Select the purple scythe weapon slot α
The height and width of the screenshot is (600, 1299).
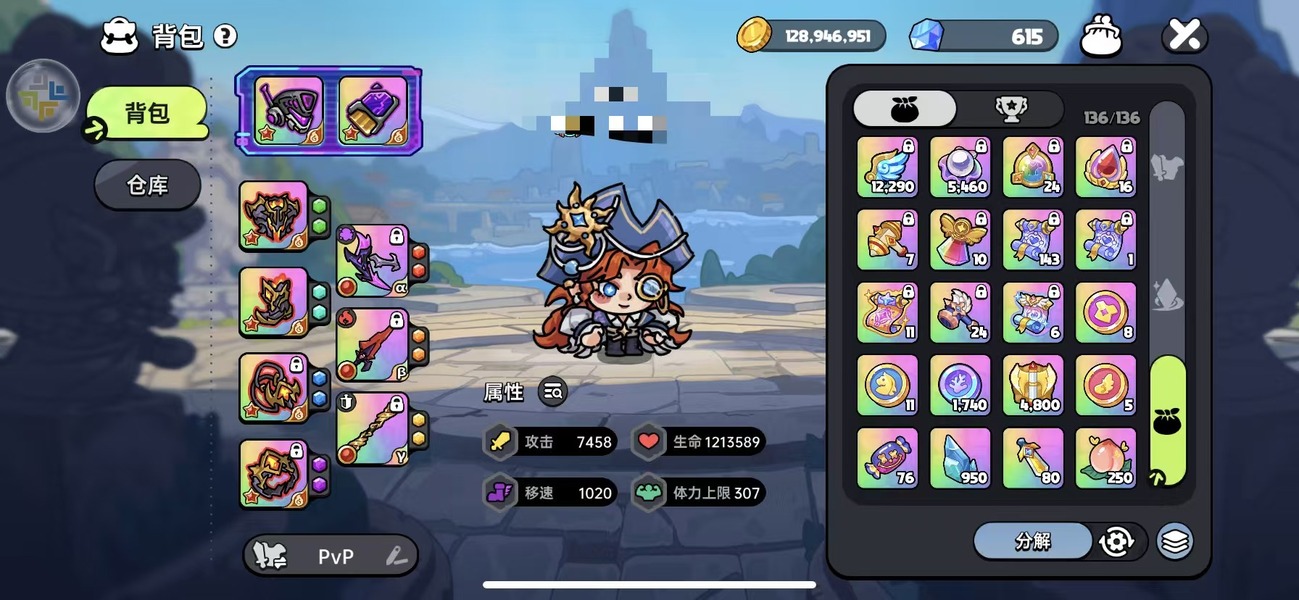373,261
